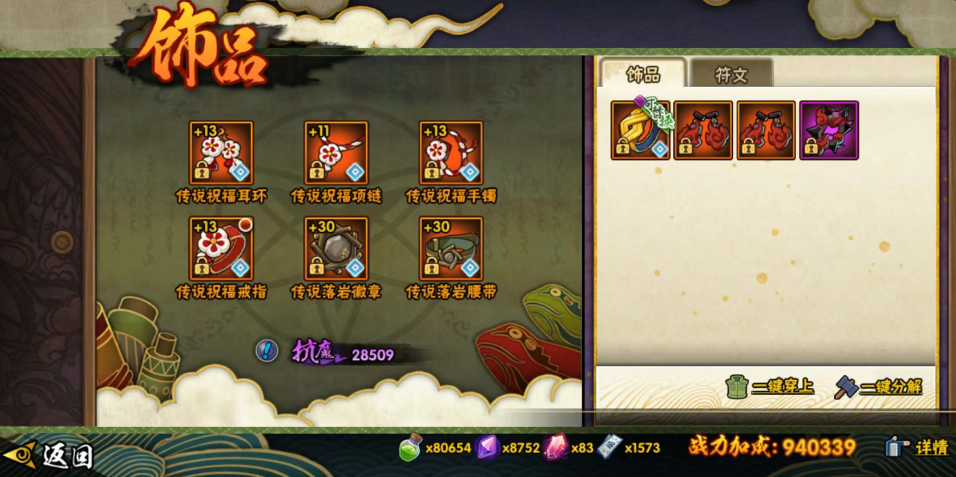Open 详情 power details
The image size is (956, 477).
916,447
